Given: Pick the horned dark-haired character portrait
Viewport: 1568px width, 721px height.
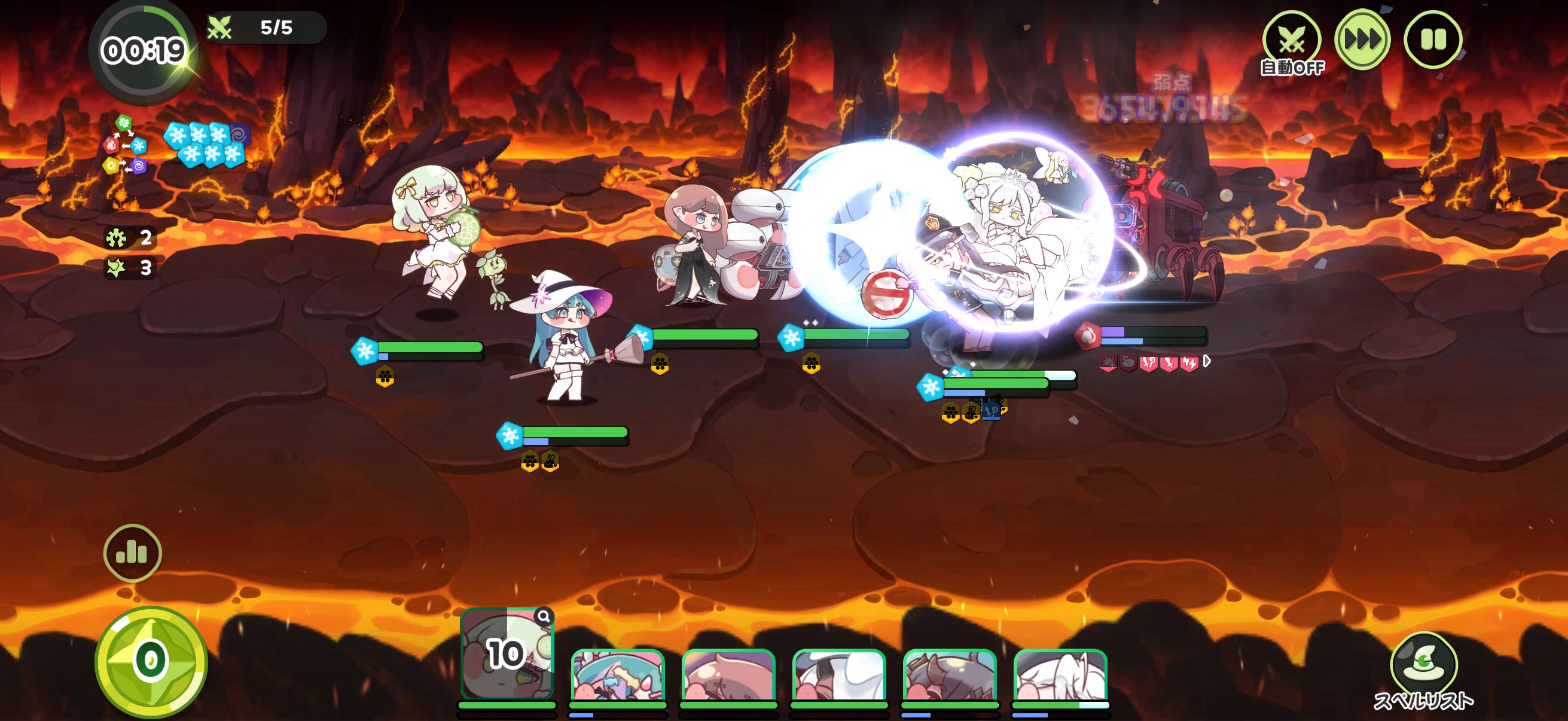Looking at the screenshot, I should [950, 676].
